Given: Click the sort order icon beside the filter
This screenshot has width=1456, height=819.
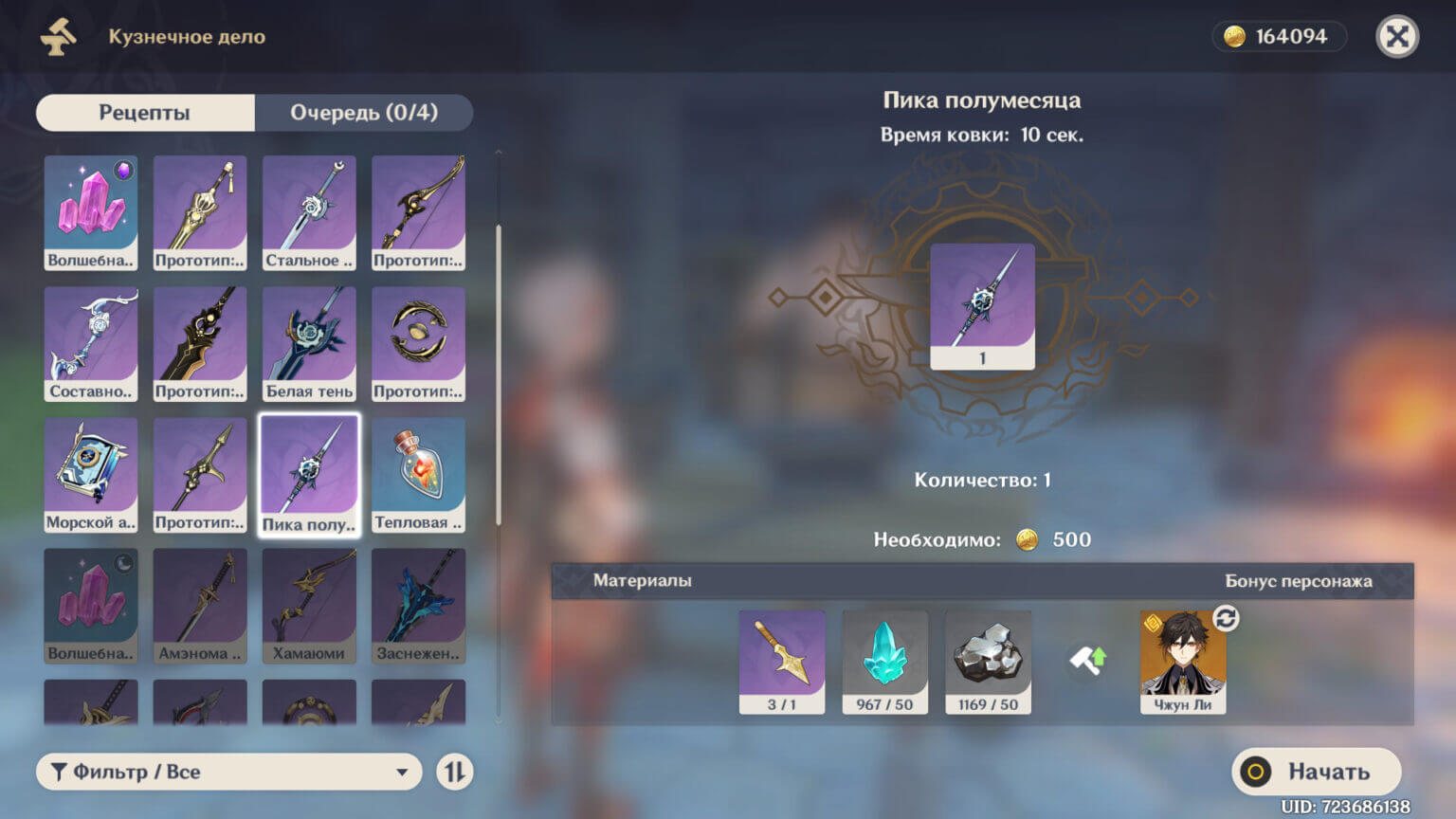Looking at the screenshot, I should (x=453, y=772).
